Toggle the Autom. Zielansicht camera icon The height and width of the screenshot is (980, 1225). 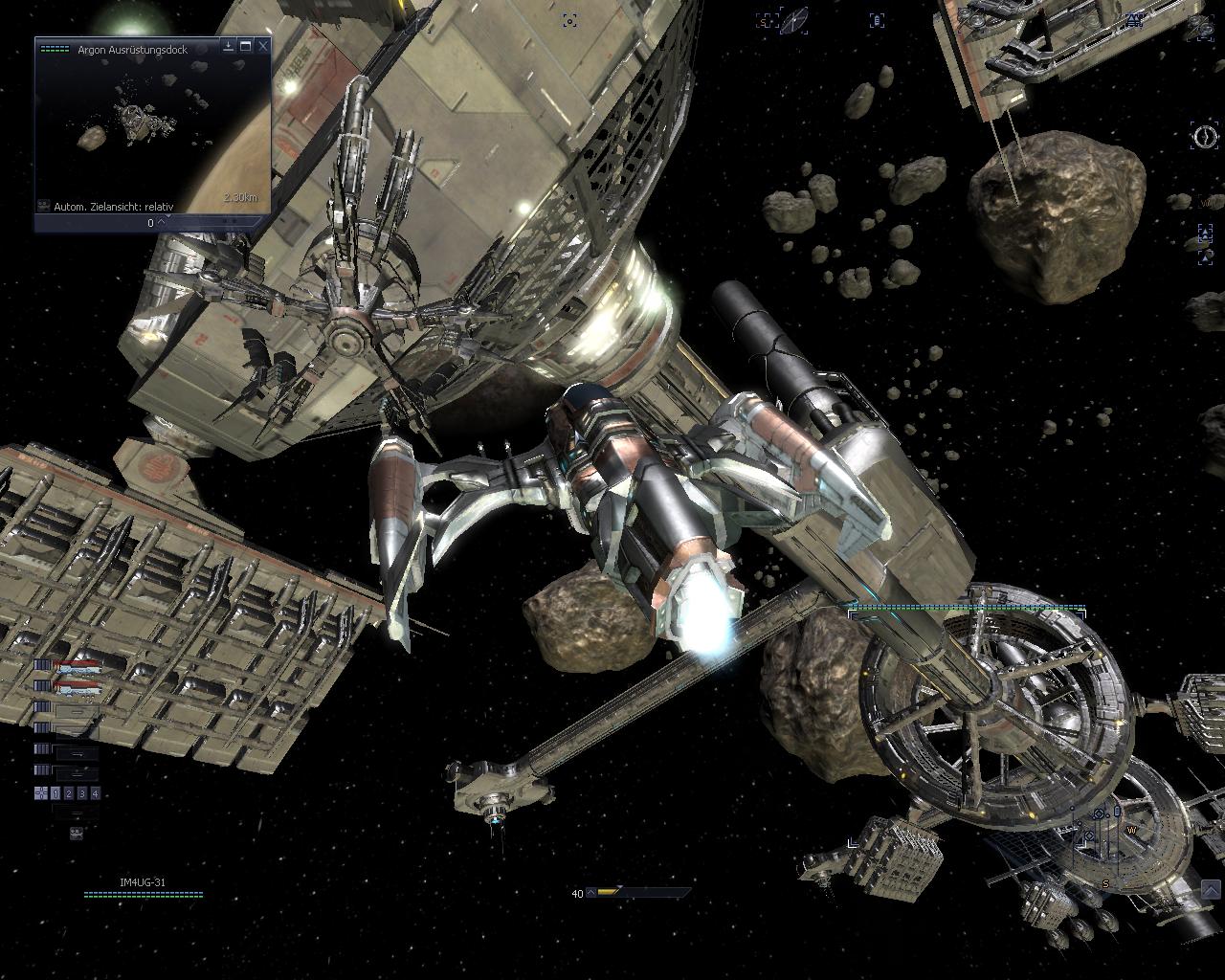pyautogui.click(x=44, y=206)
